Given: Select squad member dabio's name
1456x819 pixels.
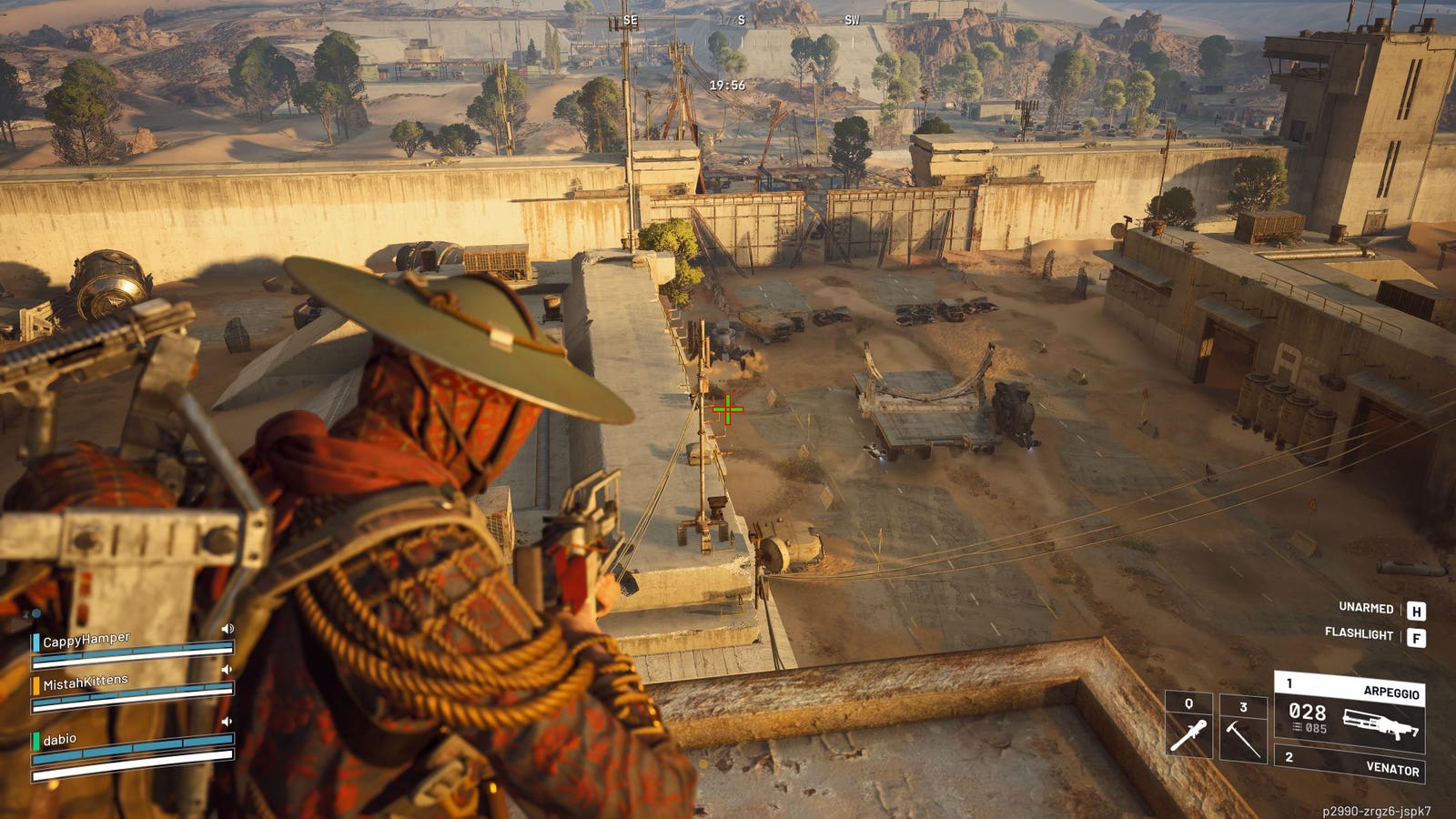Looking at the screenshot, I should click(60, 740).
